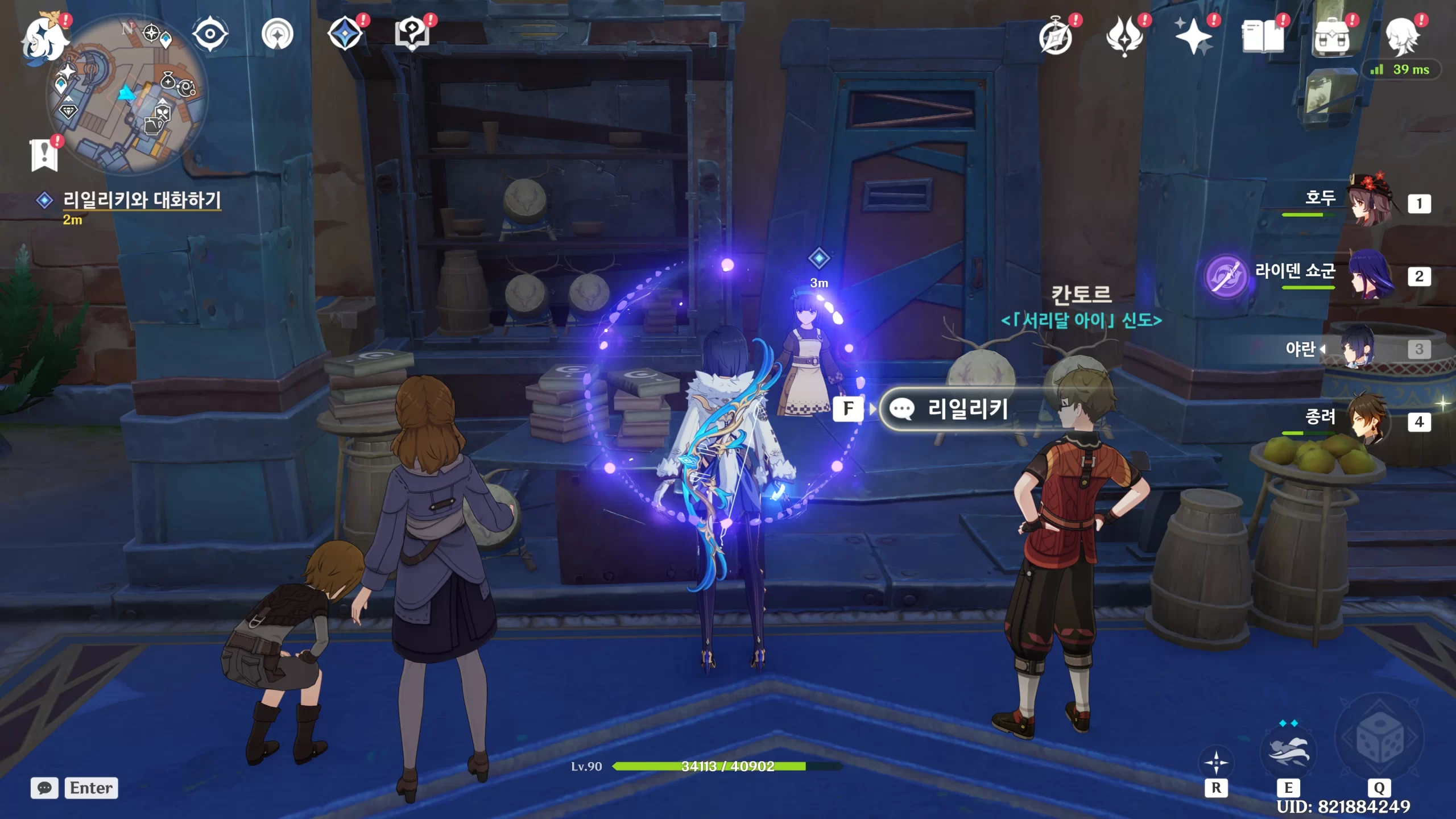The height and width of the screenshot is (819, 1456).
Task: Open the character screen icon
Action: (x=1402, y=37)
